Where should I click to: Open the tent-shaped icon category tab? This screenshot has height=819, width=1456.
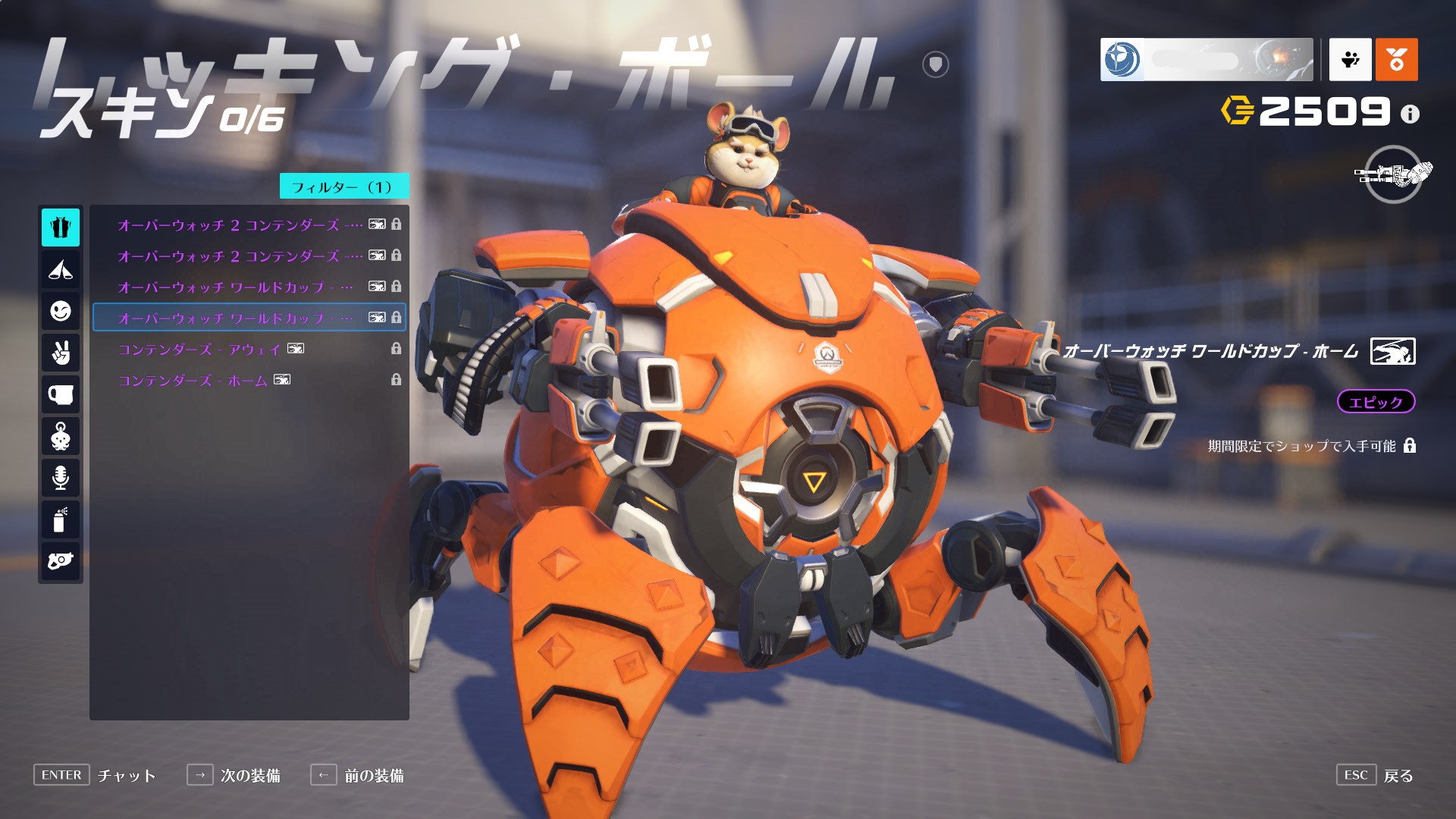pyautogui.click(x=61, y=269)
